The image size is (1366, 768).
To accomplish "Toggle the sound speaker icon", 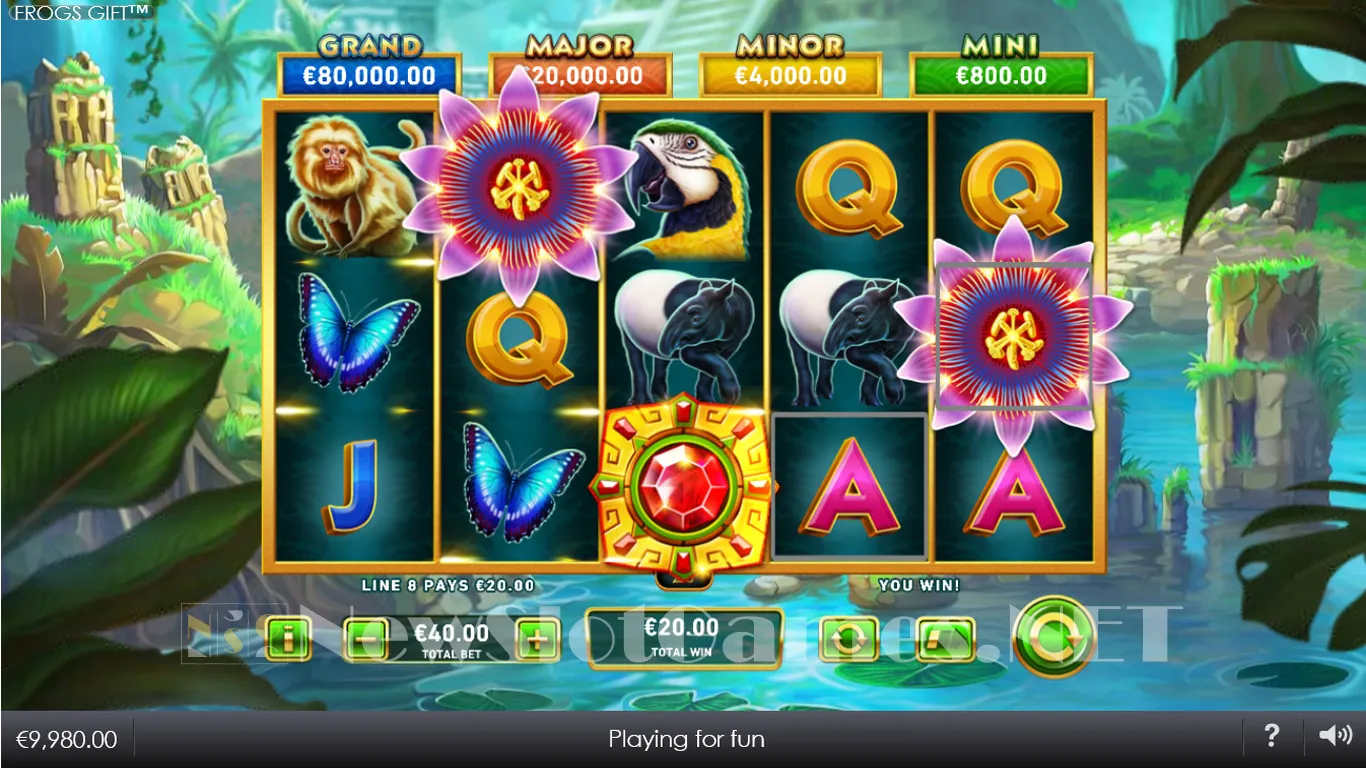I will 1335,737.
